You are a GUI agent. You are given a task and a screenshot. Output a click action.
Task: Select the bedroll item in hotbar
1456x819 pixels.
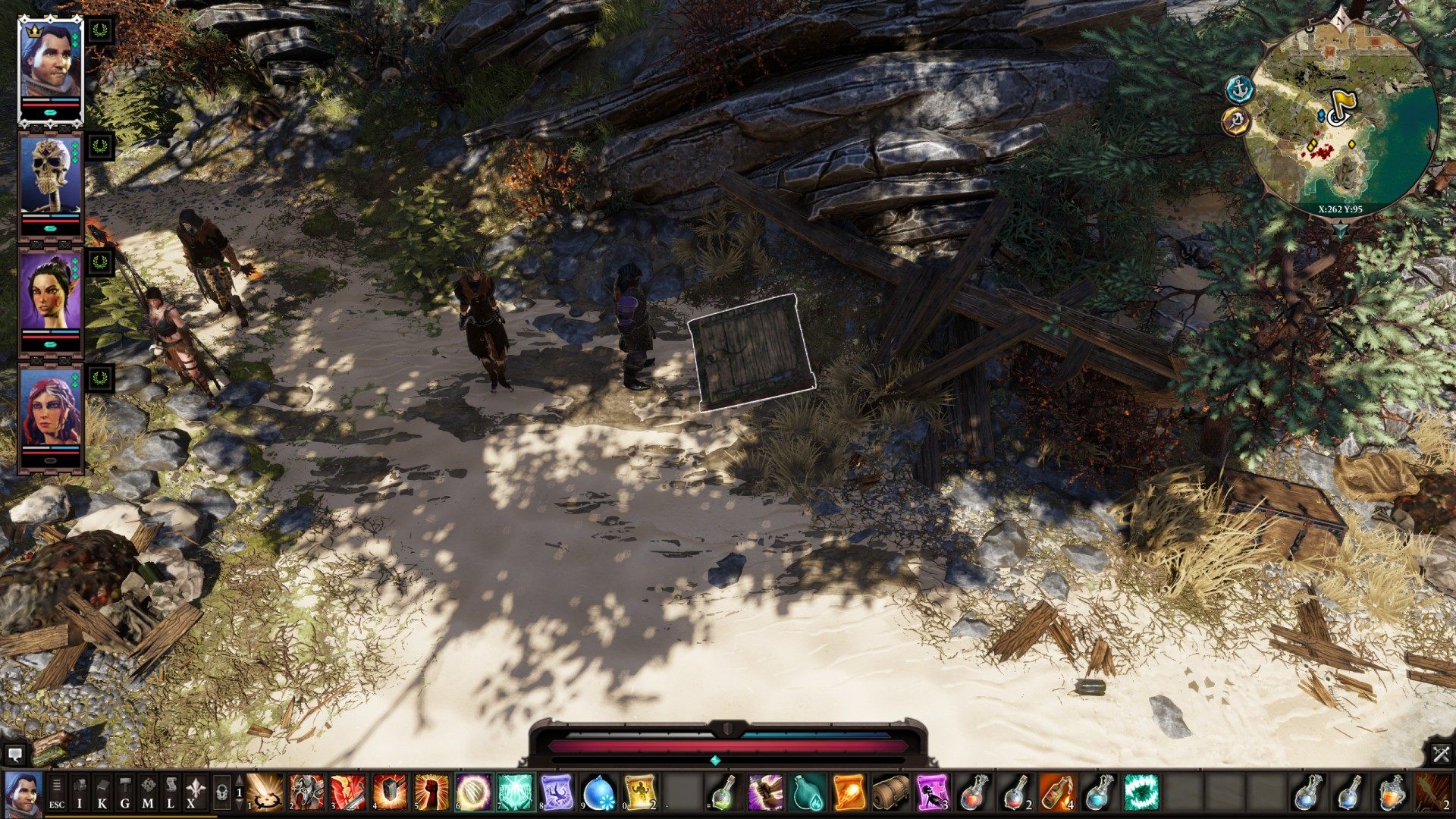tap(890, 792)
